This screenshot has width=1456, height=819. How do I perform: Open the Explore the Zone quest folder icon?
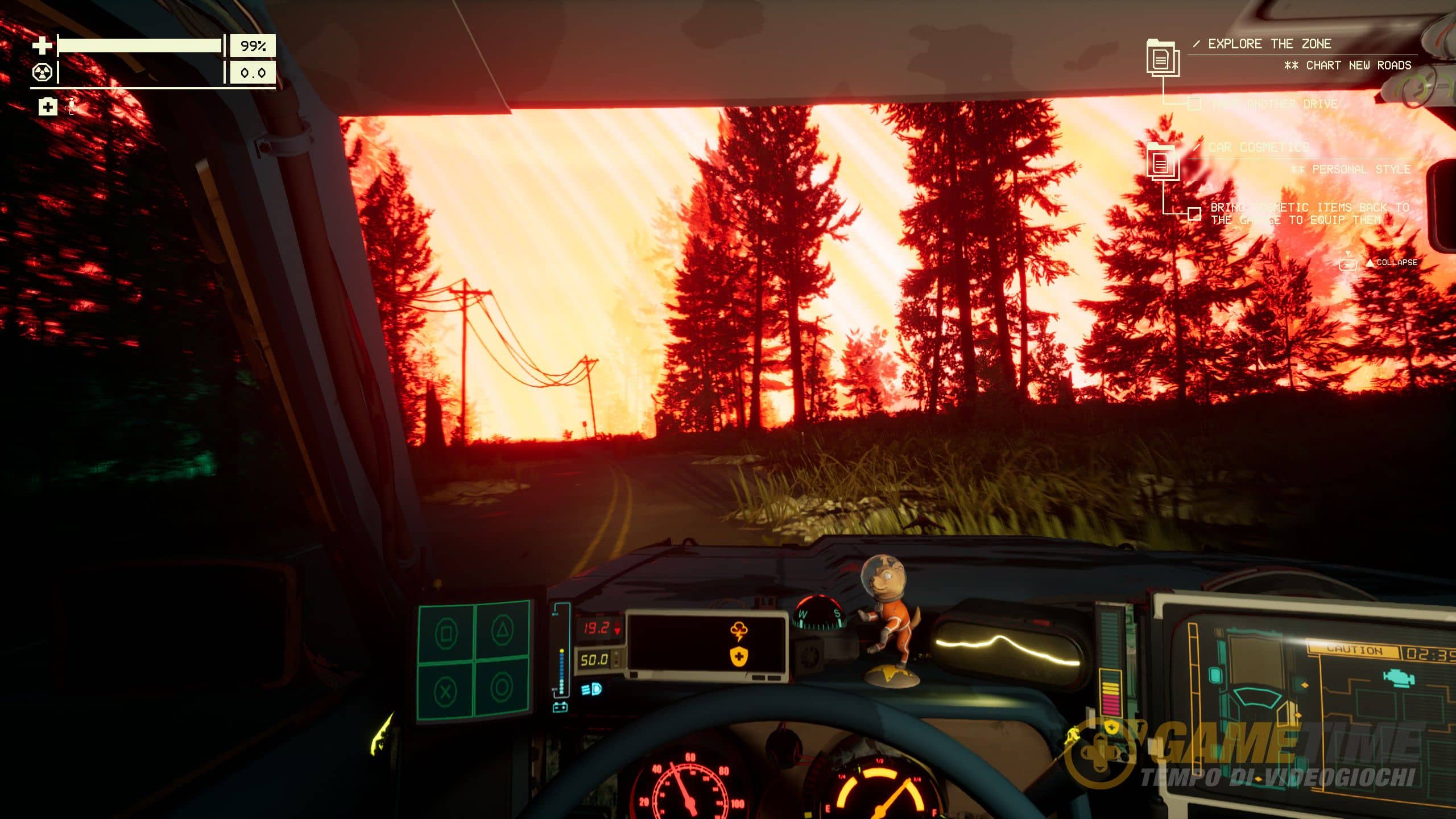point(1162,57)
